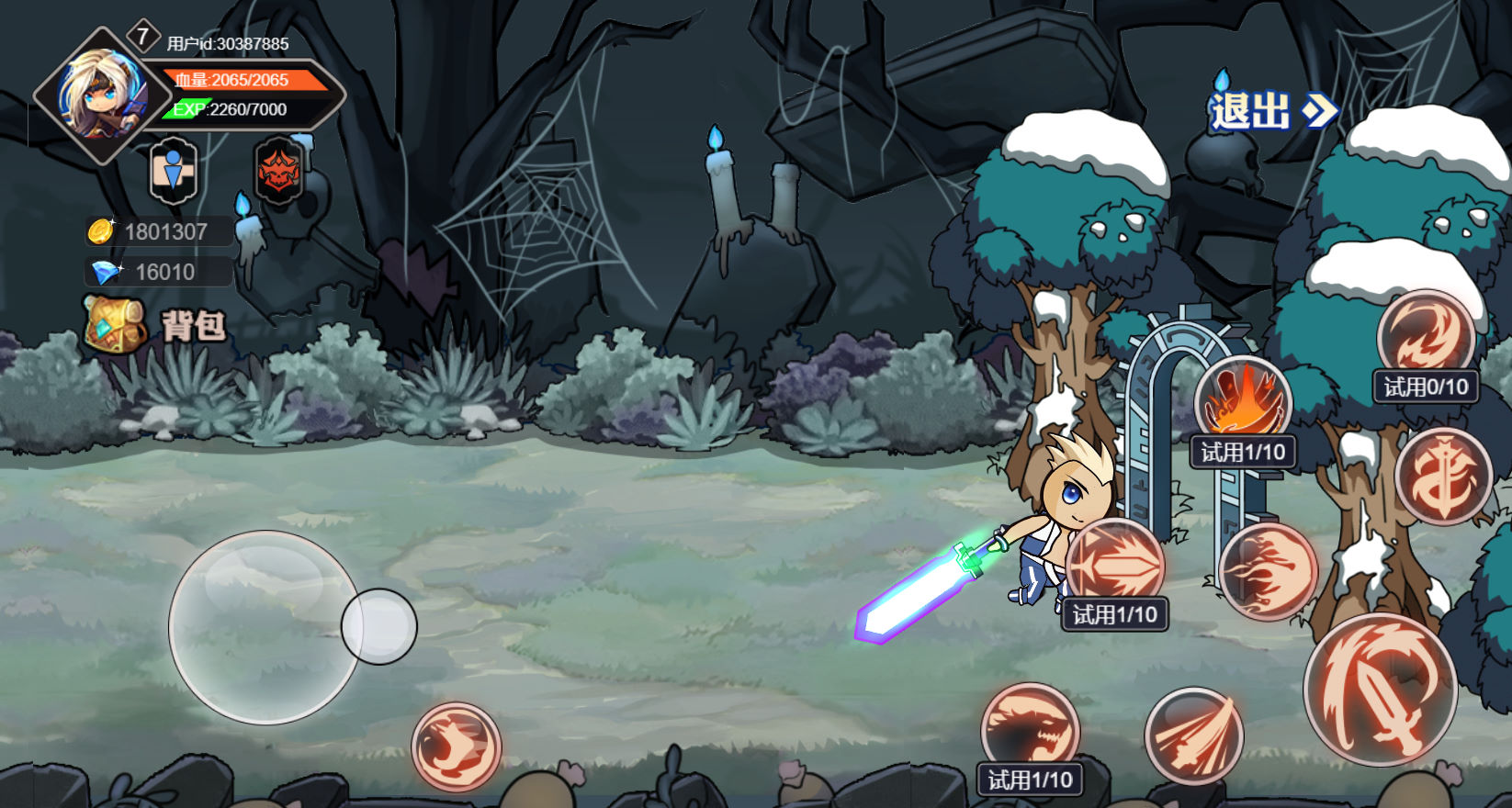Screen dimensions: 1512x808
Task: Use the upright sword emblem skill
Action: pos(1443,477)
